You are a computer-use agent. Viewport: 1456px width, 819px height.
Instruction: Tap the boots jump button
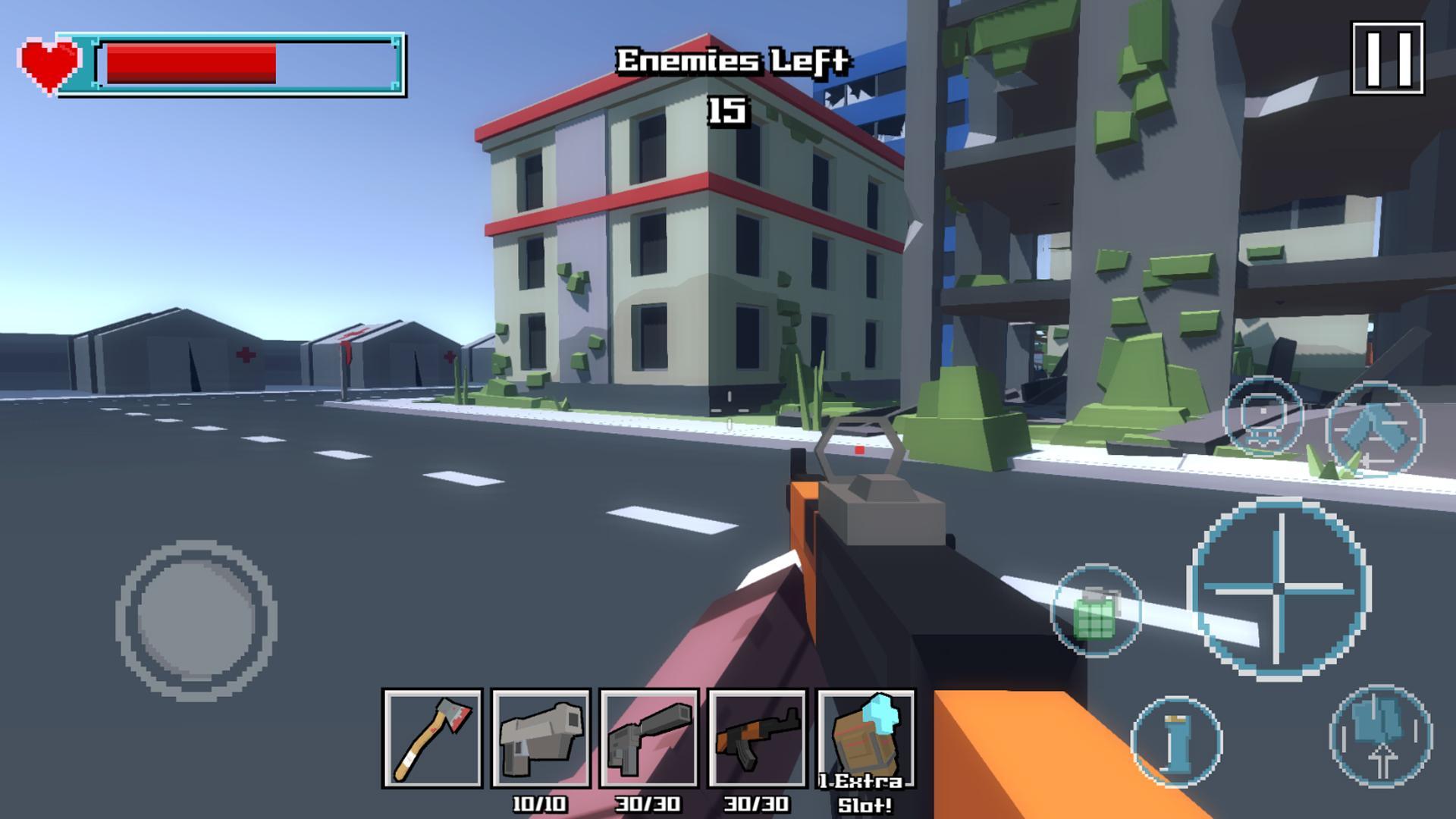pyautogui.click(x=1381, y=734)
